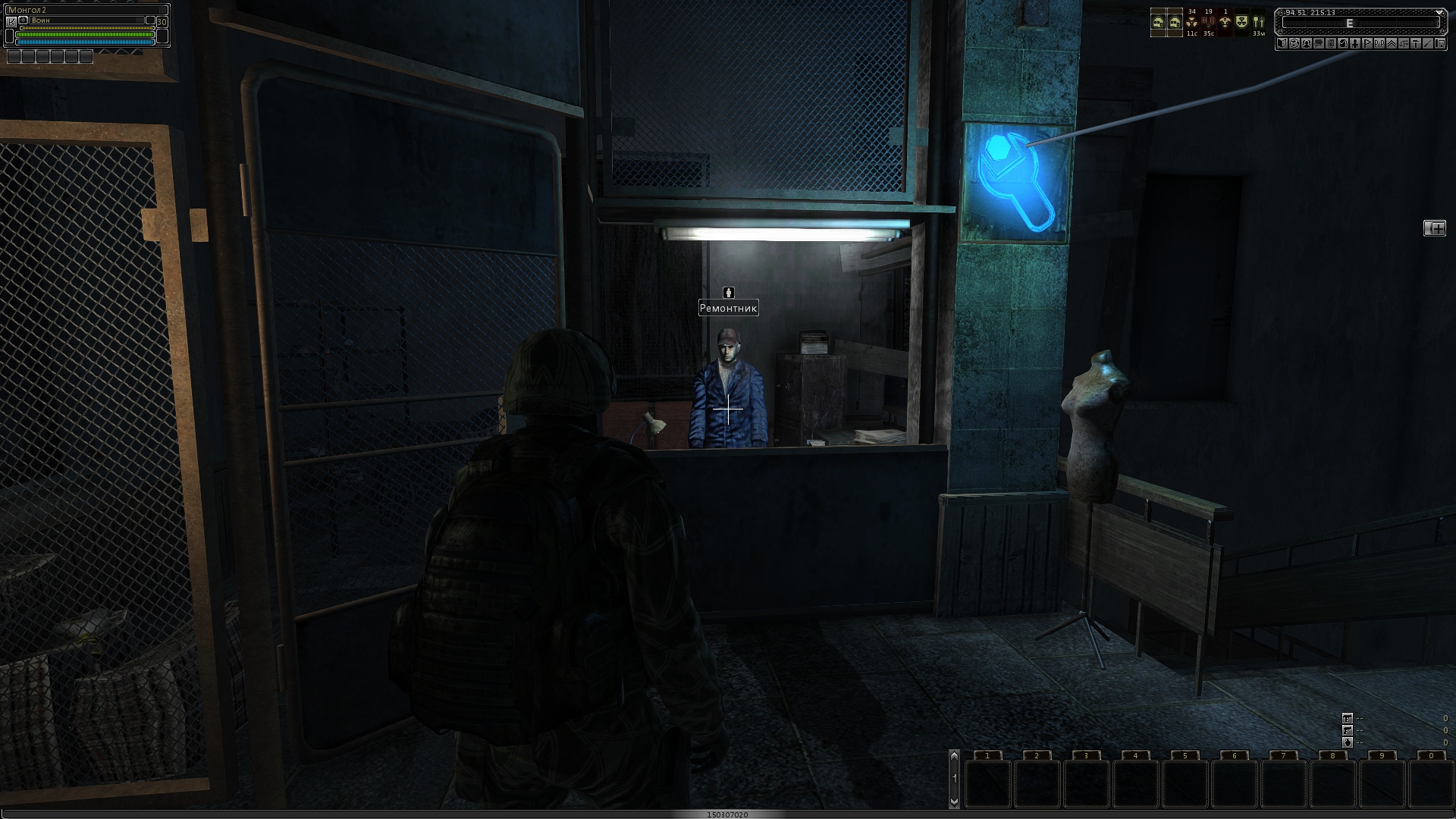Open the chat bubbles toolbar icon

1319,43
